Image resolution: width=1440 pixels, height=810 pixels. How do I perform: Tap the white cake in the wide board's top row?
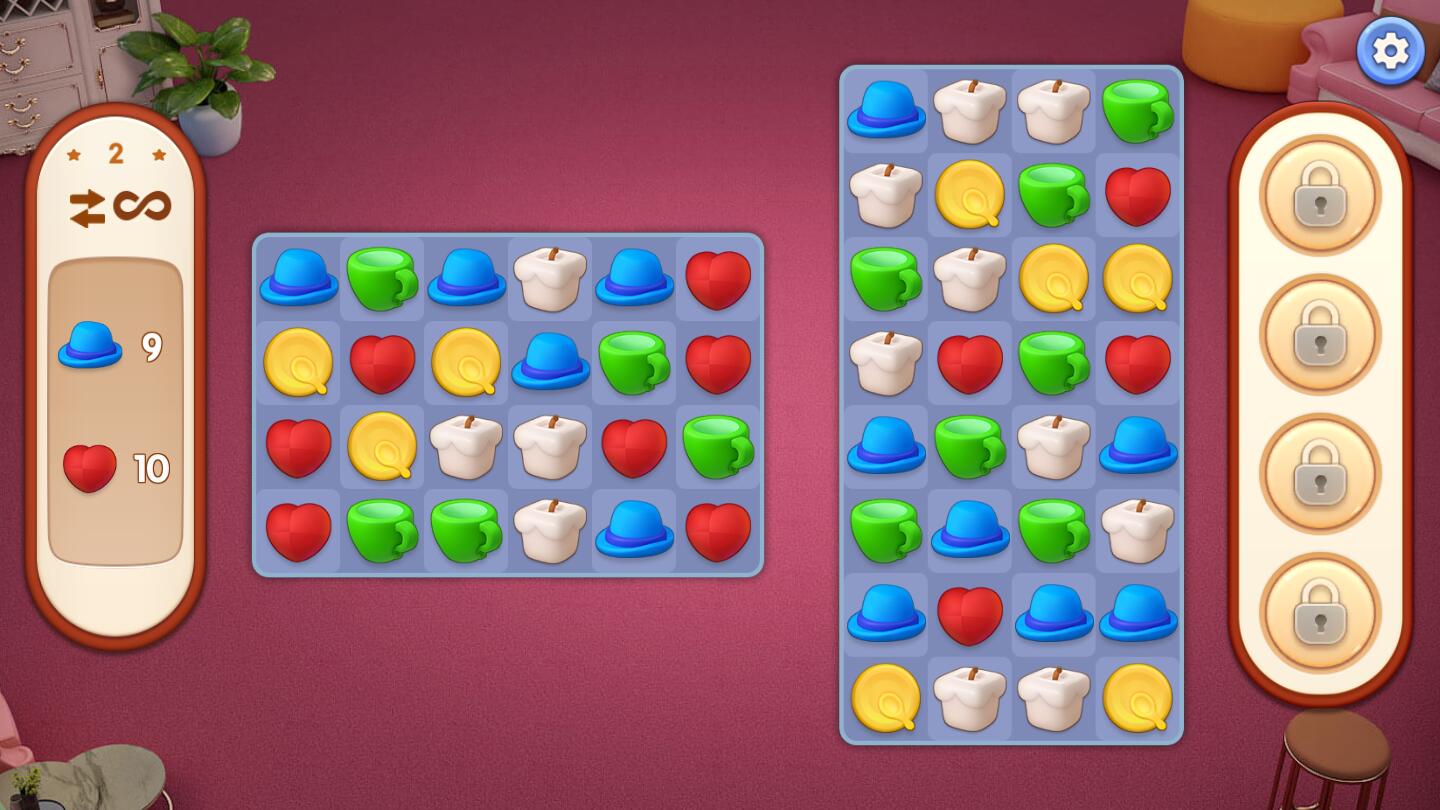[549, 277]
